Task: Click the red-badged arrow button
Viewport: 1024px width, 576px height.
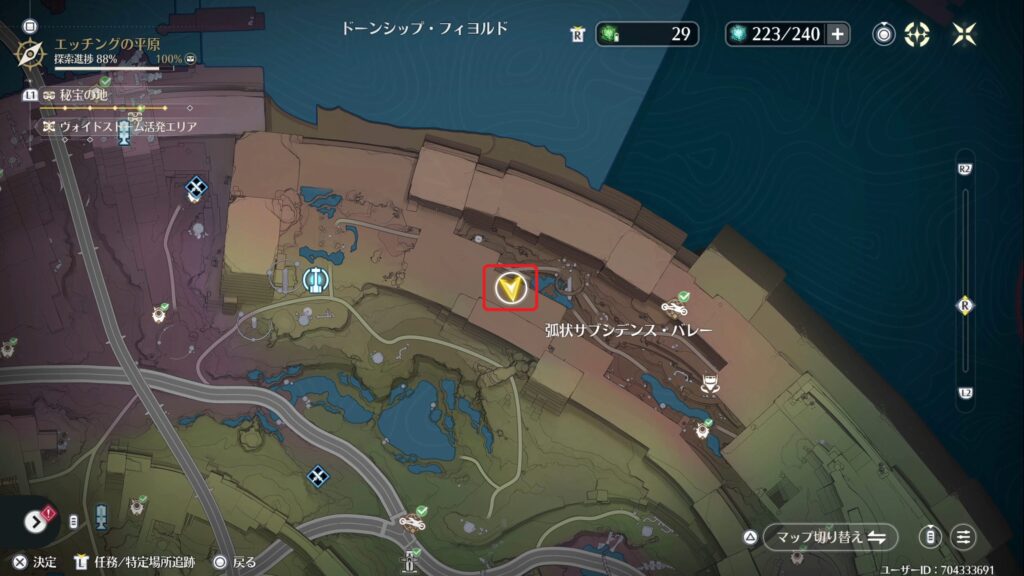Action: (x=37, y=522)
